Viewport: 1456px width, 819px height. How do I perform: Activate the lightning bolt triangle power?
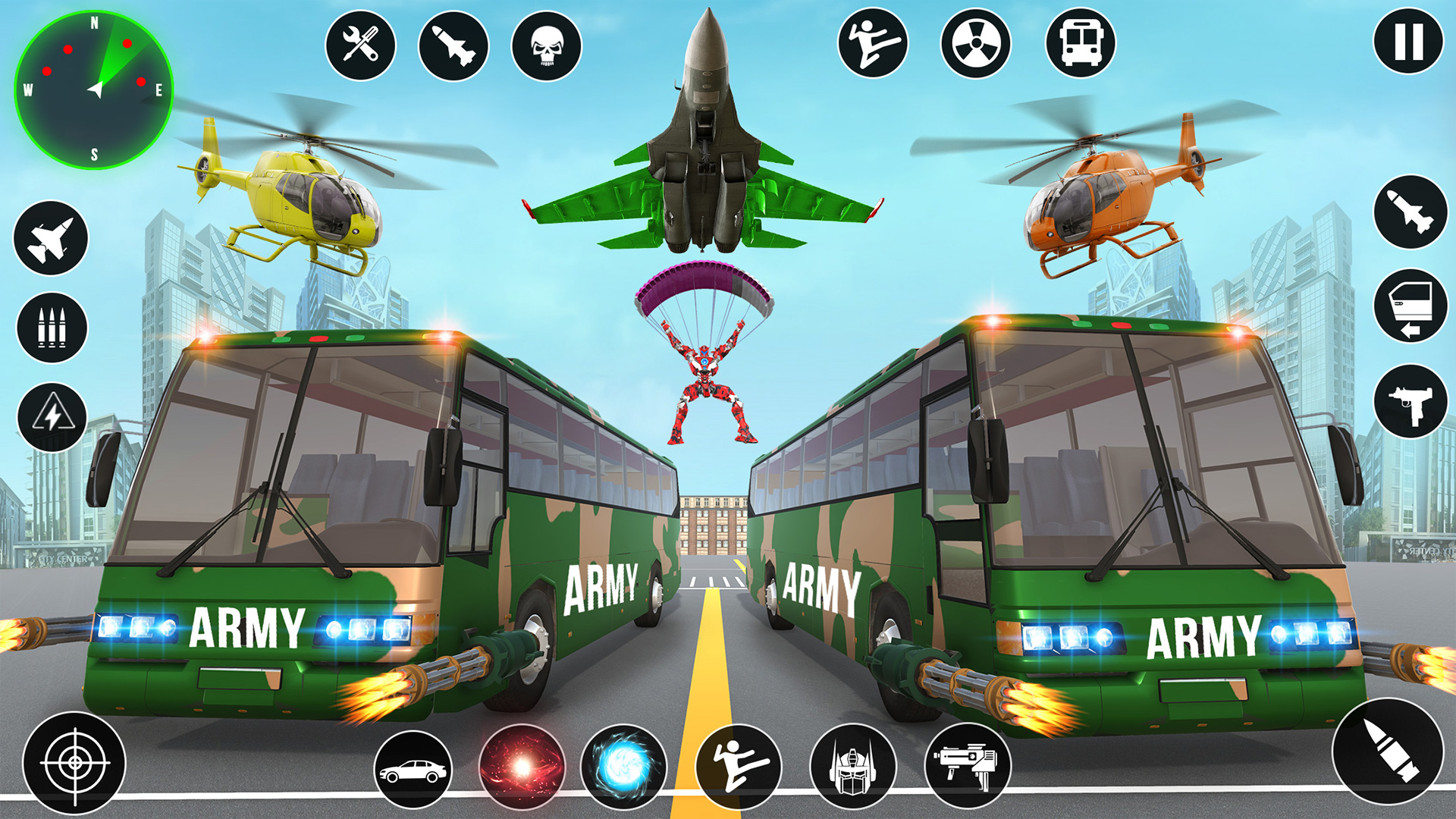point(52,416)
